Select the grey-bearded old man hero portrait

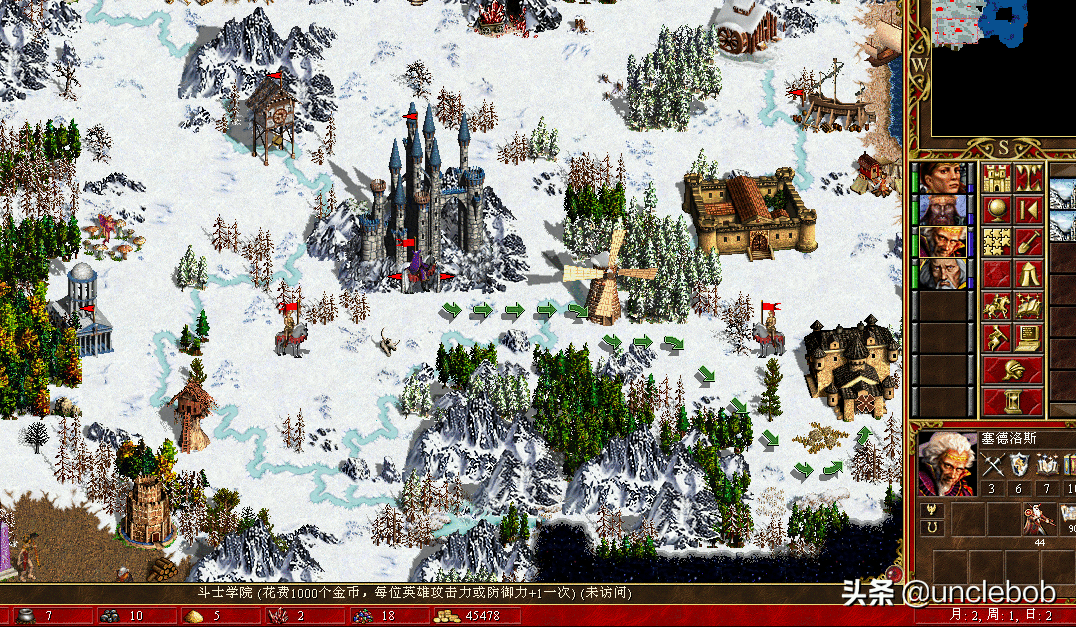[x=941, y=274]
